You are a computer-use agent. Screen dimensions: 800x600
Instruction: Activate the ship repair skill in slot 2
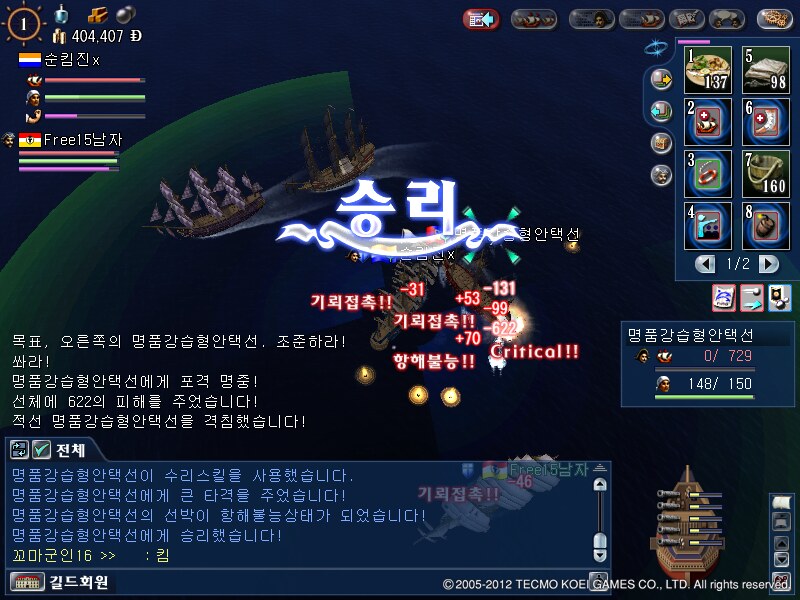pos(709,122)
